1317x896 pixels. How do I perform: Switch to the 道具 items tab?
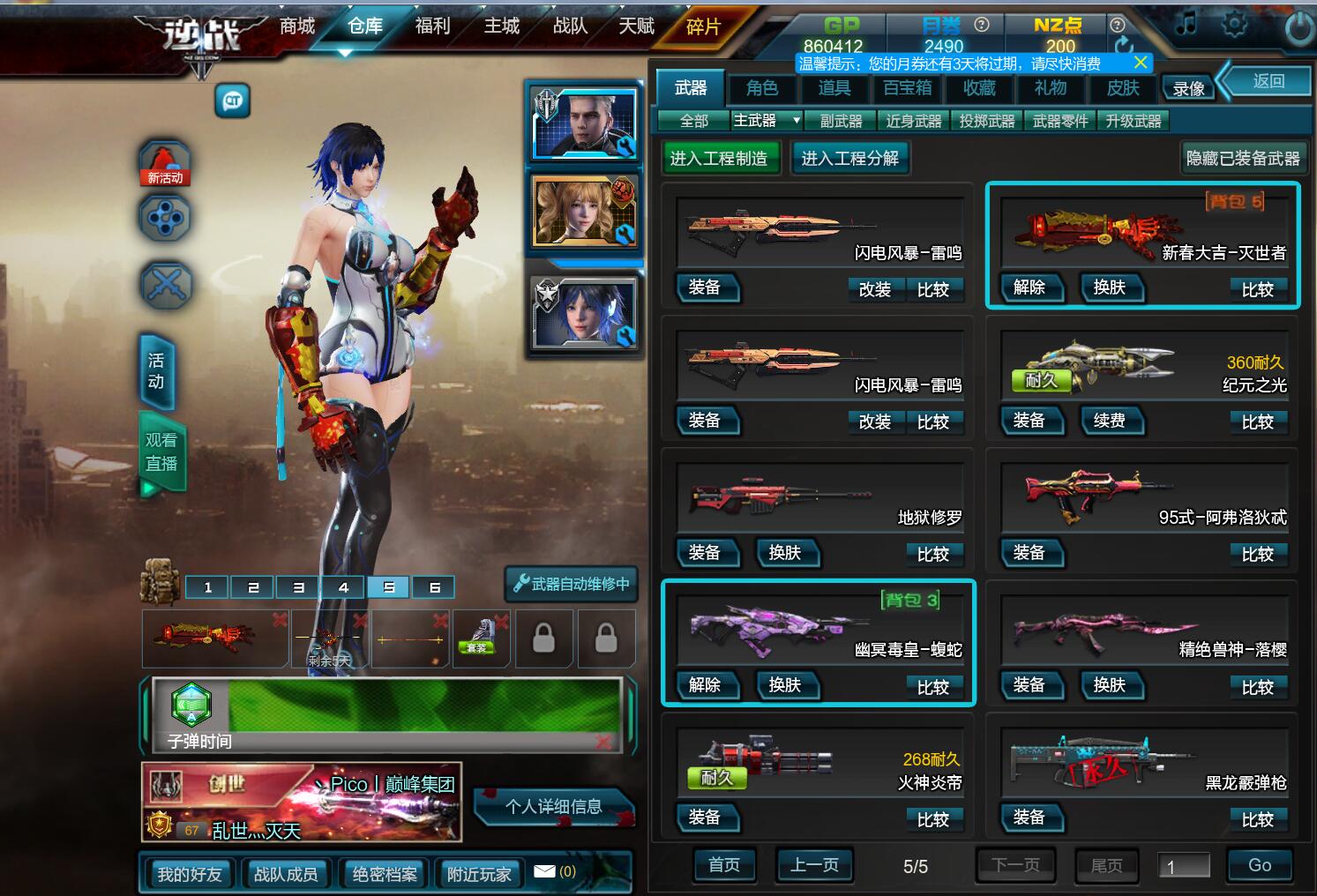click(x=834, y=87)
